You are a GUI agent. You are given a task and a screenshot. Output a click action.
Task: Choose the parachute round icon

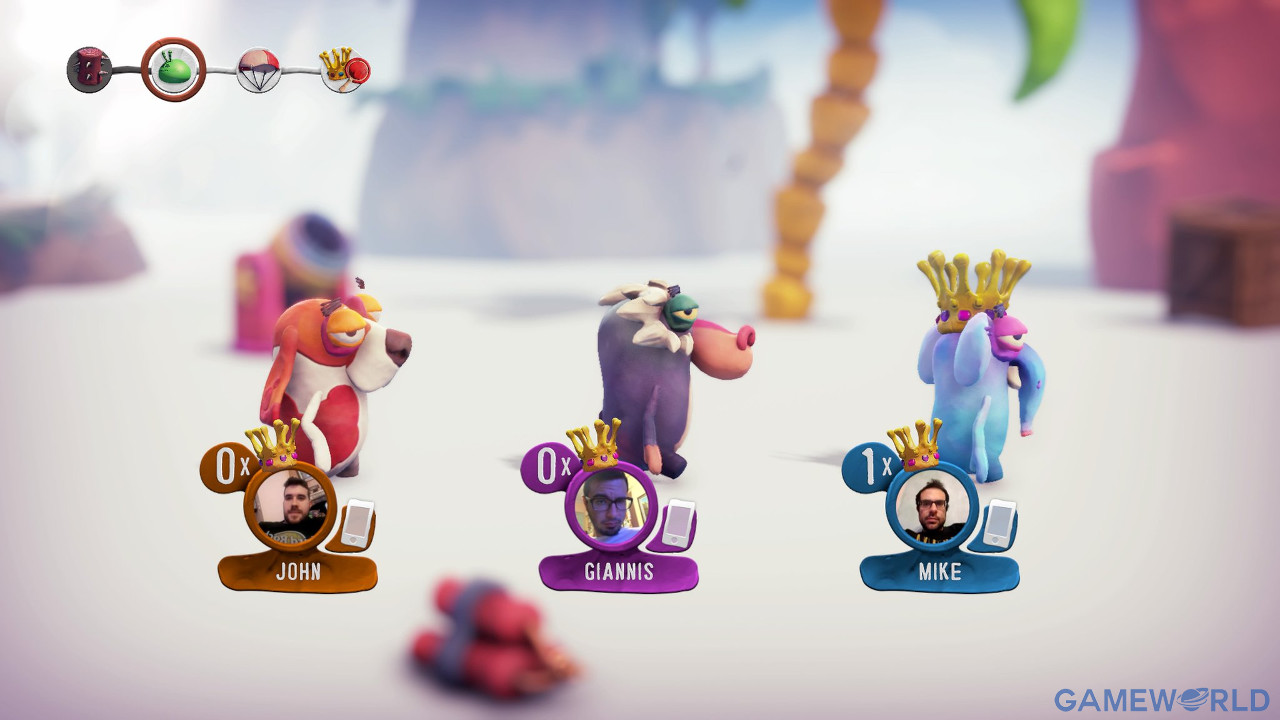258,69
